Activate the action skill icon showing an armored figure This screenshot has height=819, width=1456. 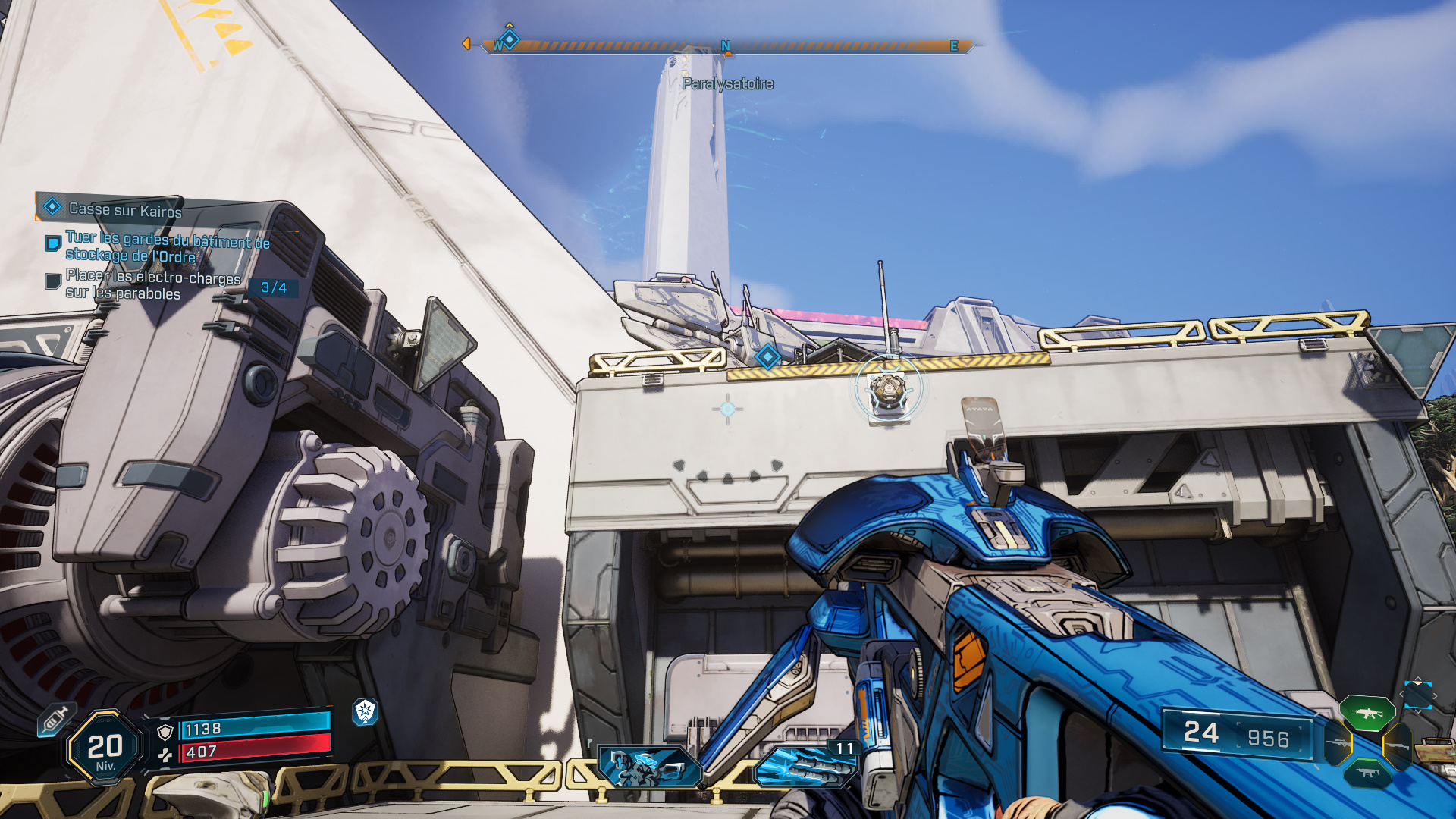point(649,766)
